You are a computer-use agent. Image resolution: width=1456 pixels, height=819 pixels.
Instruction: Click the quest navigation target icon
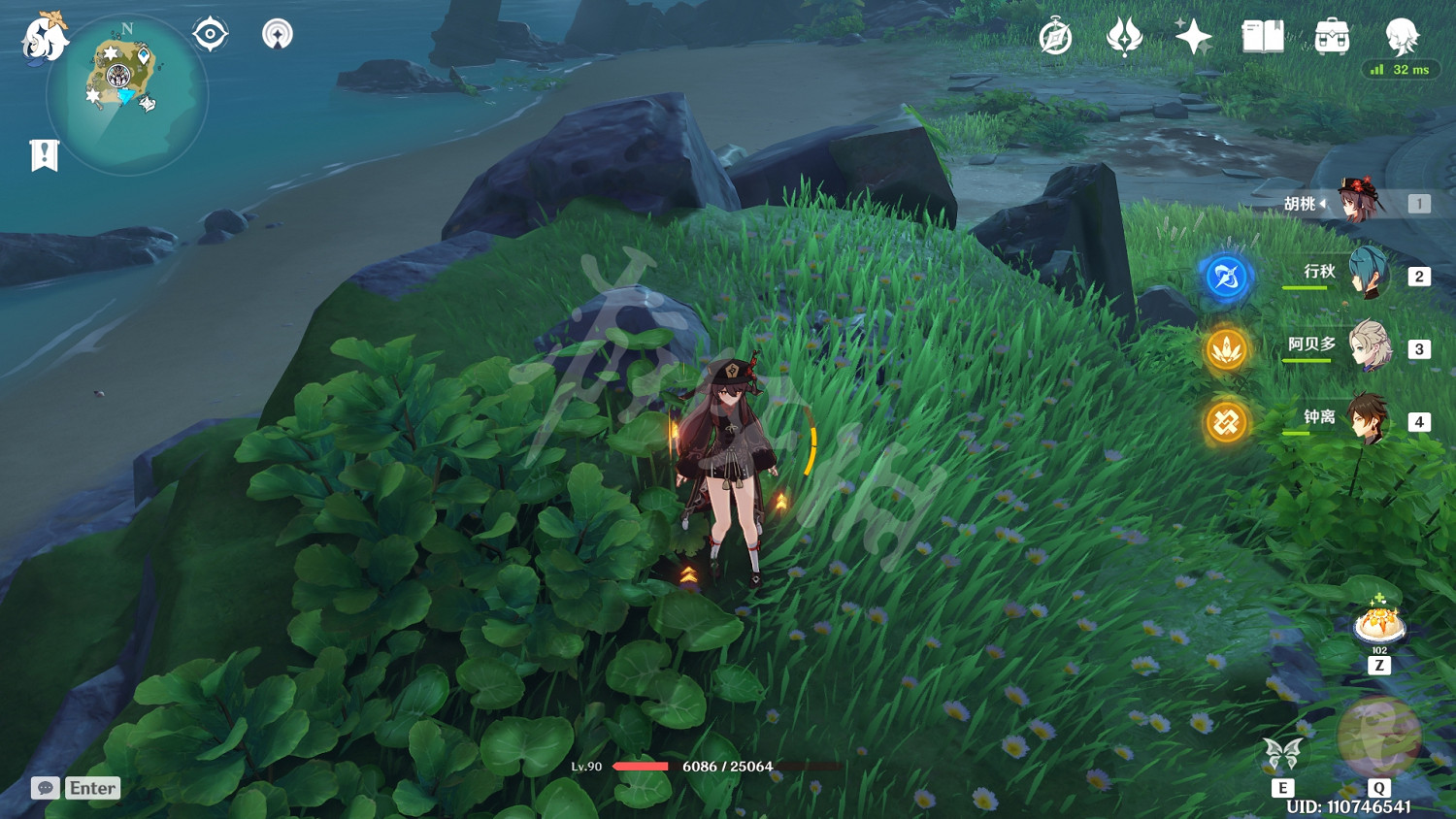(x=210, y=35)
